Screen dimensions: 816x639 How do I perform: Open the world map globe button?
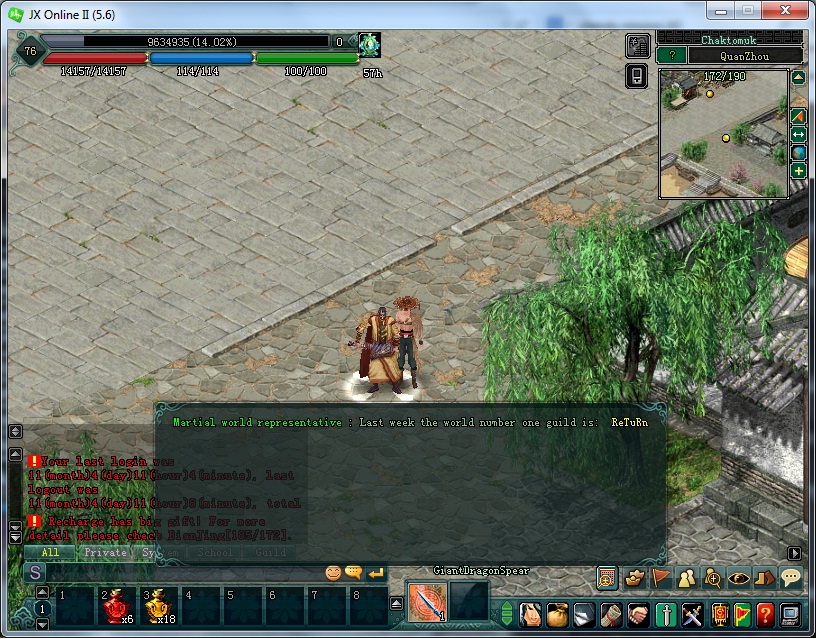point(799,152)
